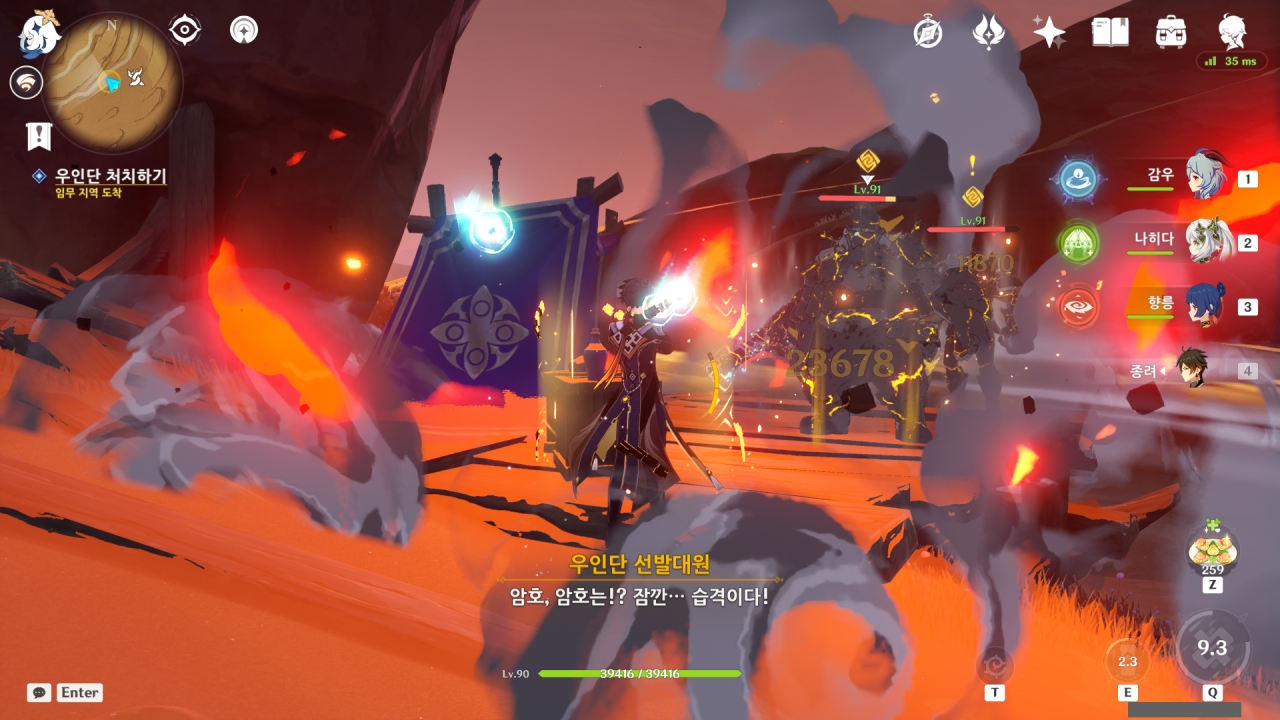Select the 우인단 처치하기 quest tracker
Image resolution: width=1280 pixels, height=720 pixels.
tap(110, 177)
